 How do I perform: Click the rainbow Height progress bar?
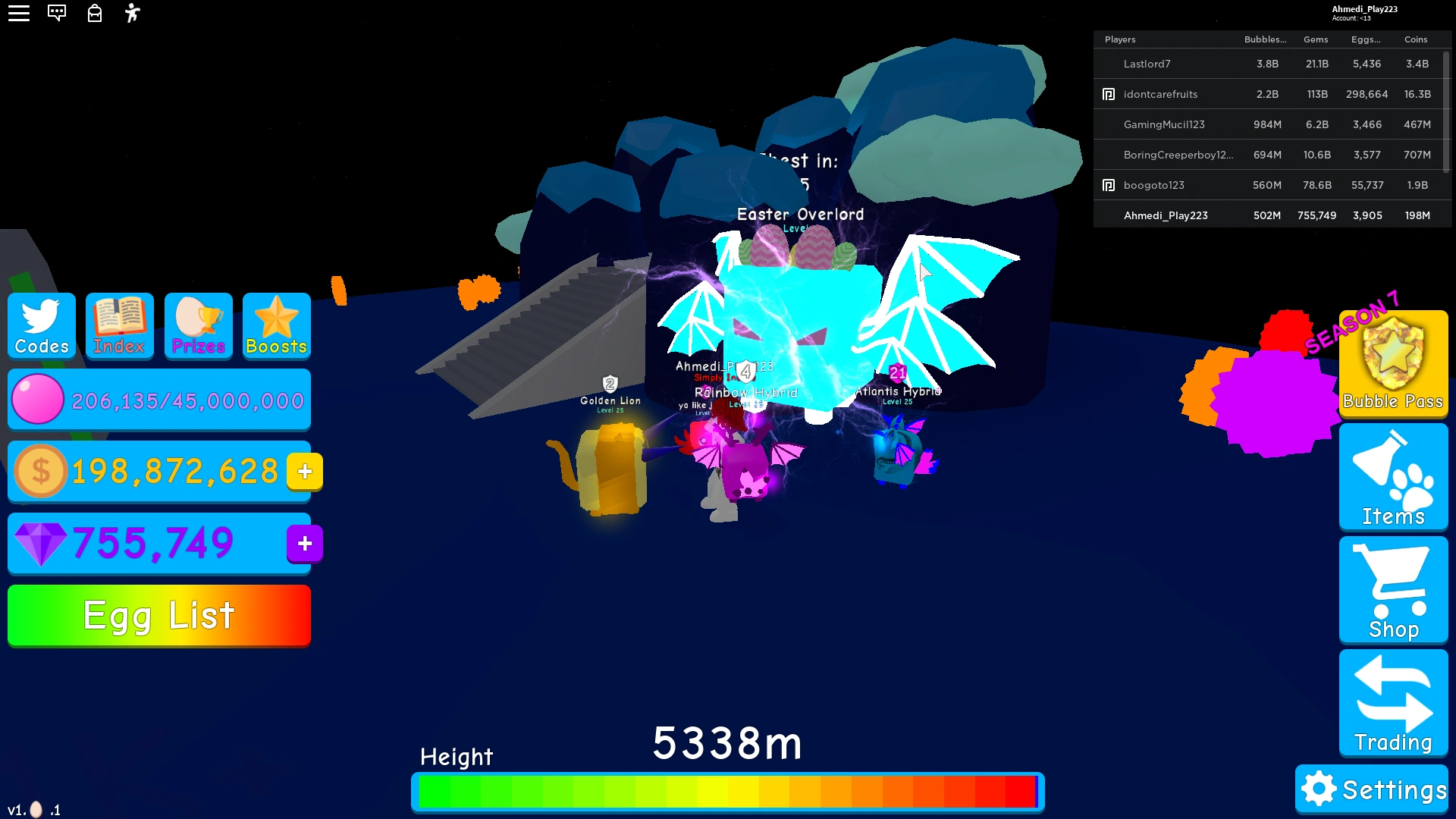click(726, 791)
